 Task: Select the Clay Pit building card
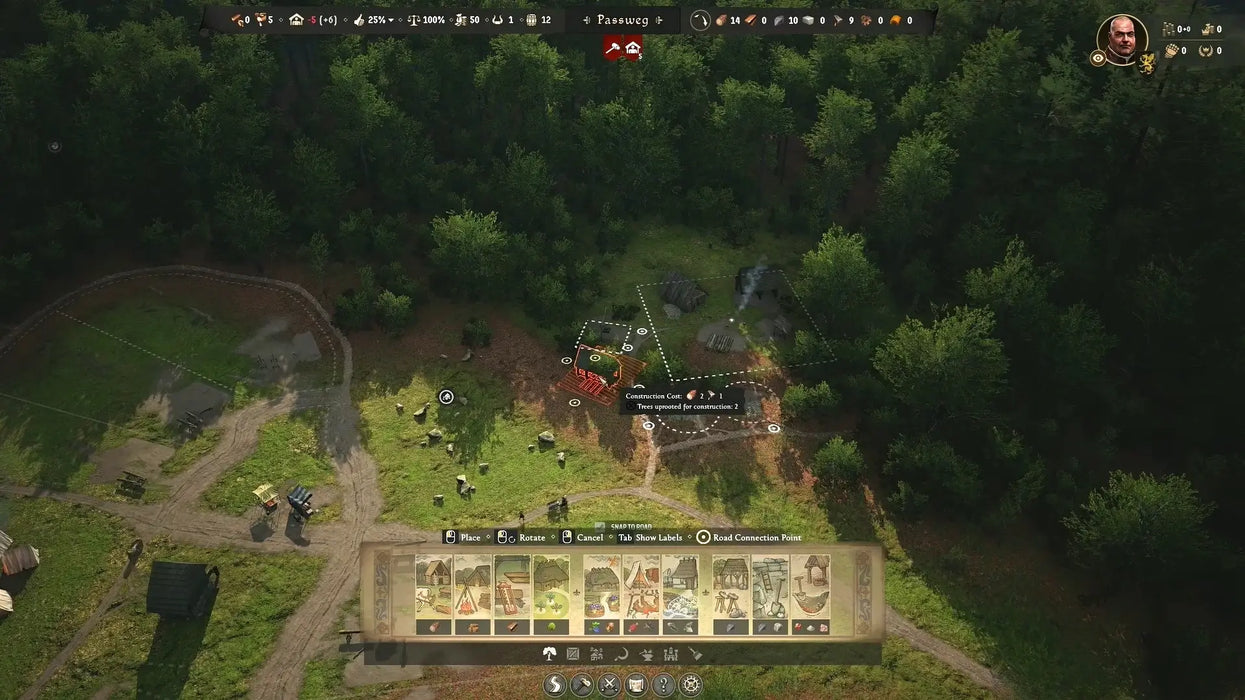pyautogui.click(x=810, y=588)
